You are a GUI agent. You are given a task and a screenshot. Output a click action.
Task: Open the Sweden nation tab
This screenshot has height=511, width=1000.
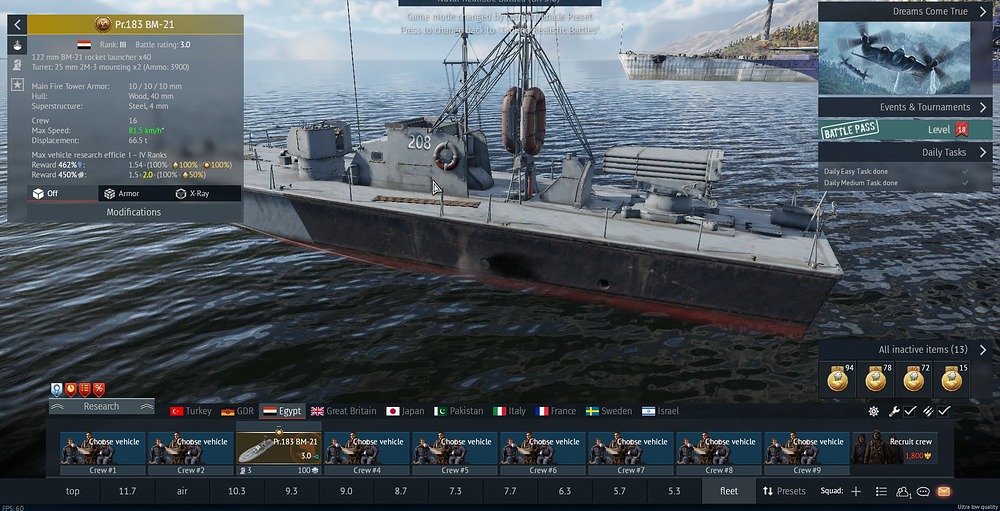[608, 411]
